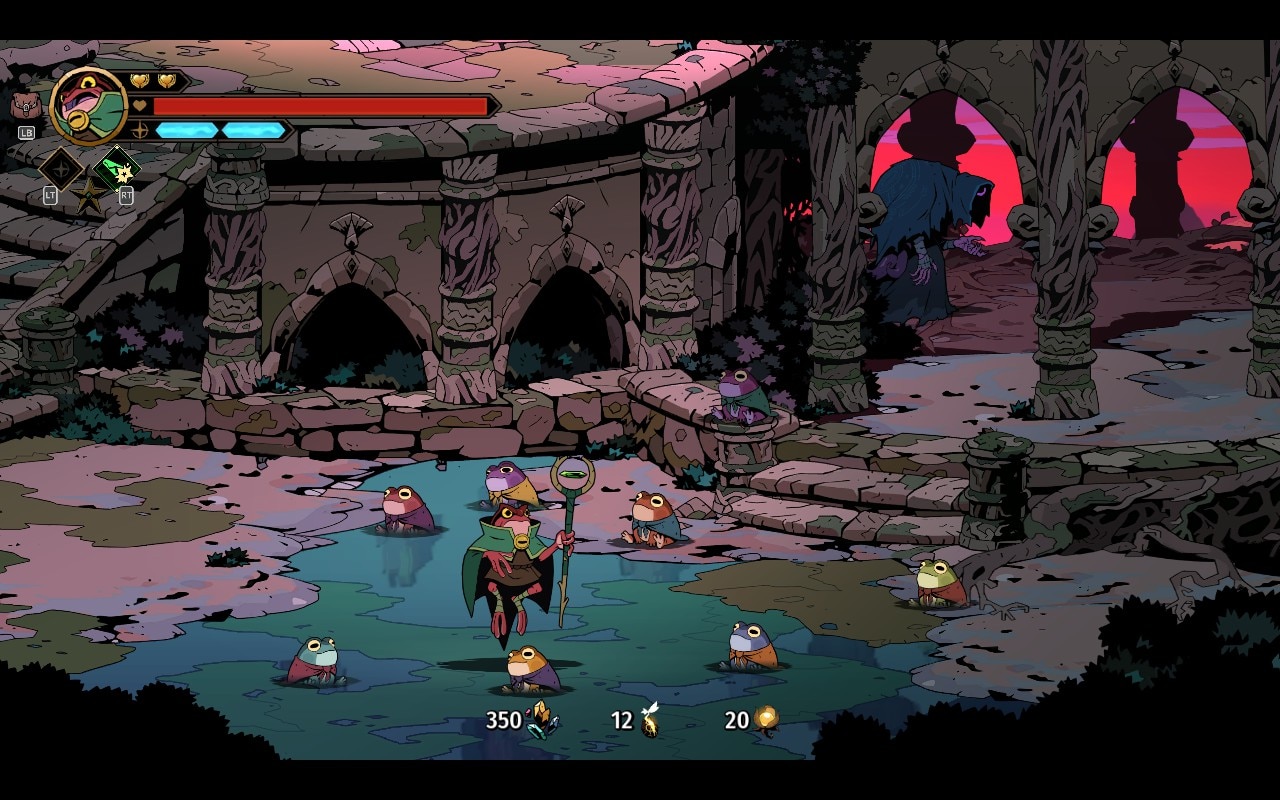Activate the green burst ability diamond
The height and width of the screenshot is (800, 1280).
pyautogui.click(x=115, y=167)
